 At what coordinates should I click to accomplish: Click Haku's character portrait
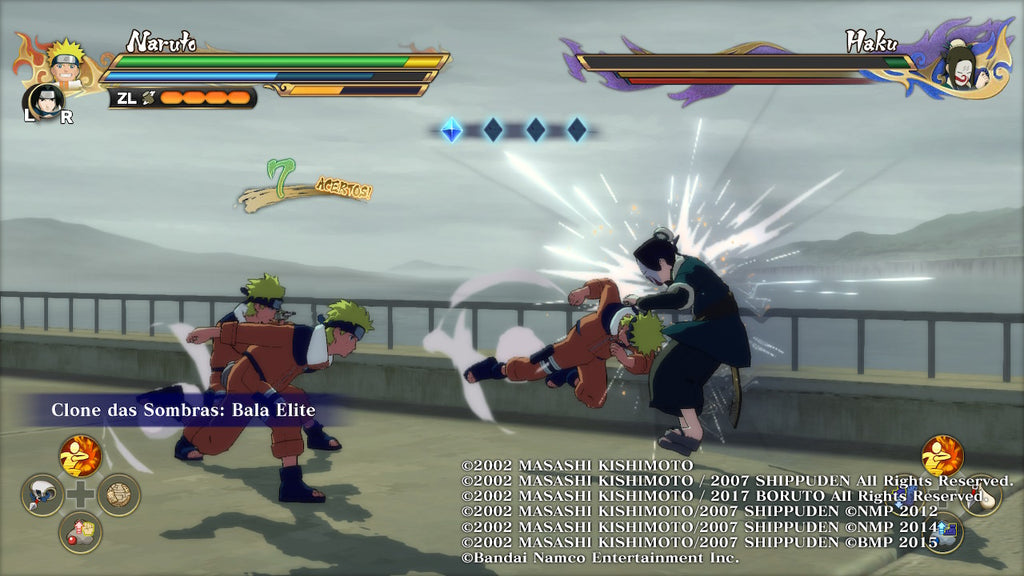960,66
